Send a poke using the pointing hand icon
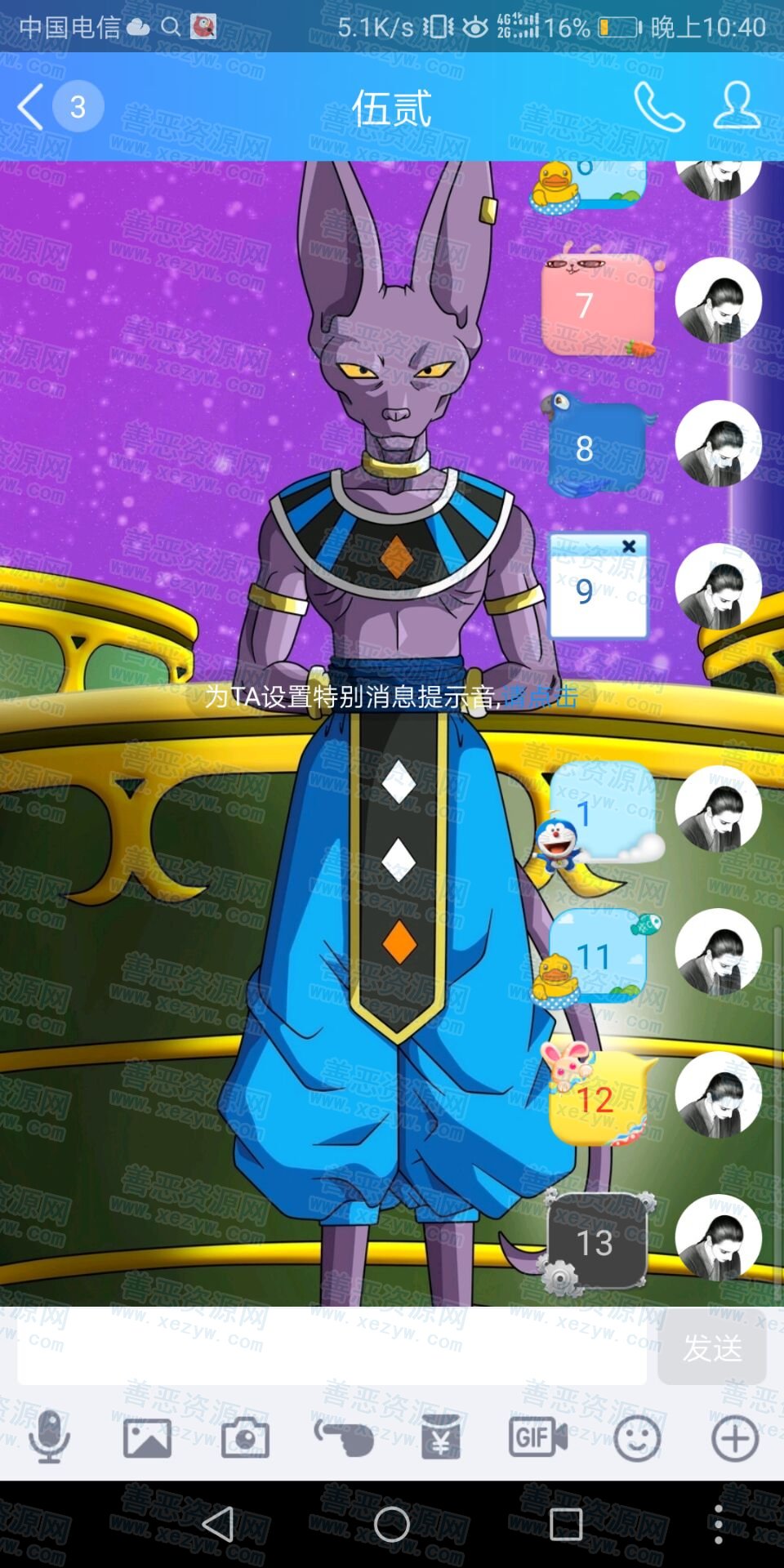784x1568 pixels. [344, 1437]
